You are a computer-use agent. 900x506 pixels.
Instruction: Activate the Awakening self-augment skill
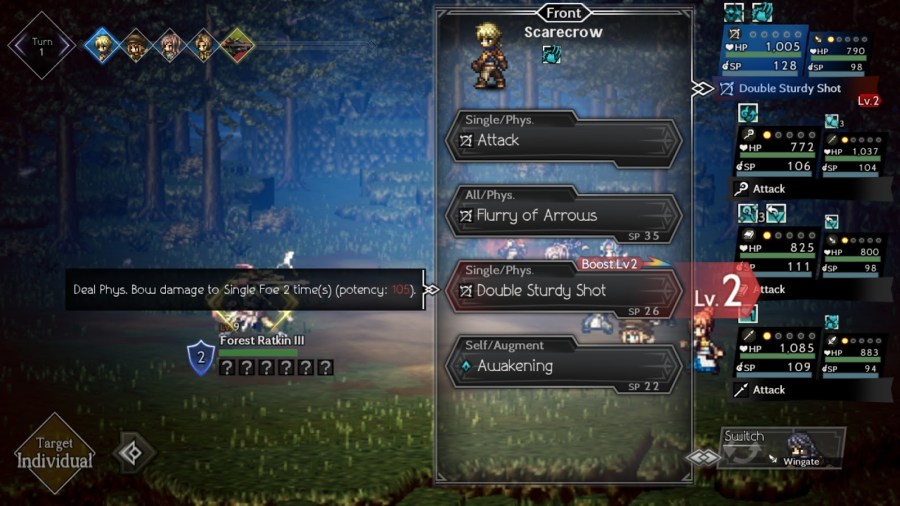(563, 366)
